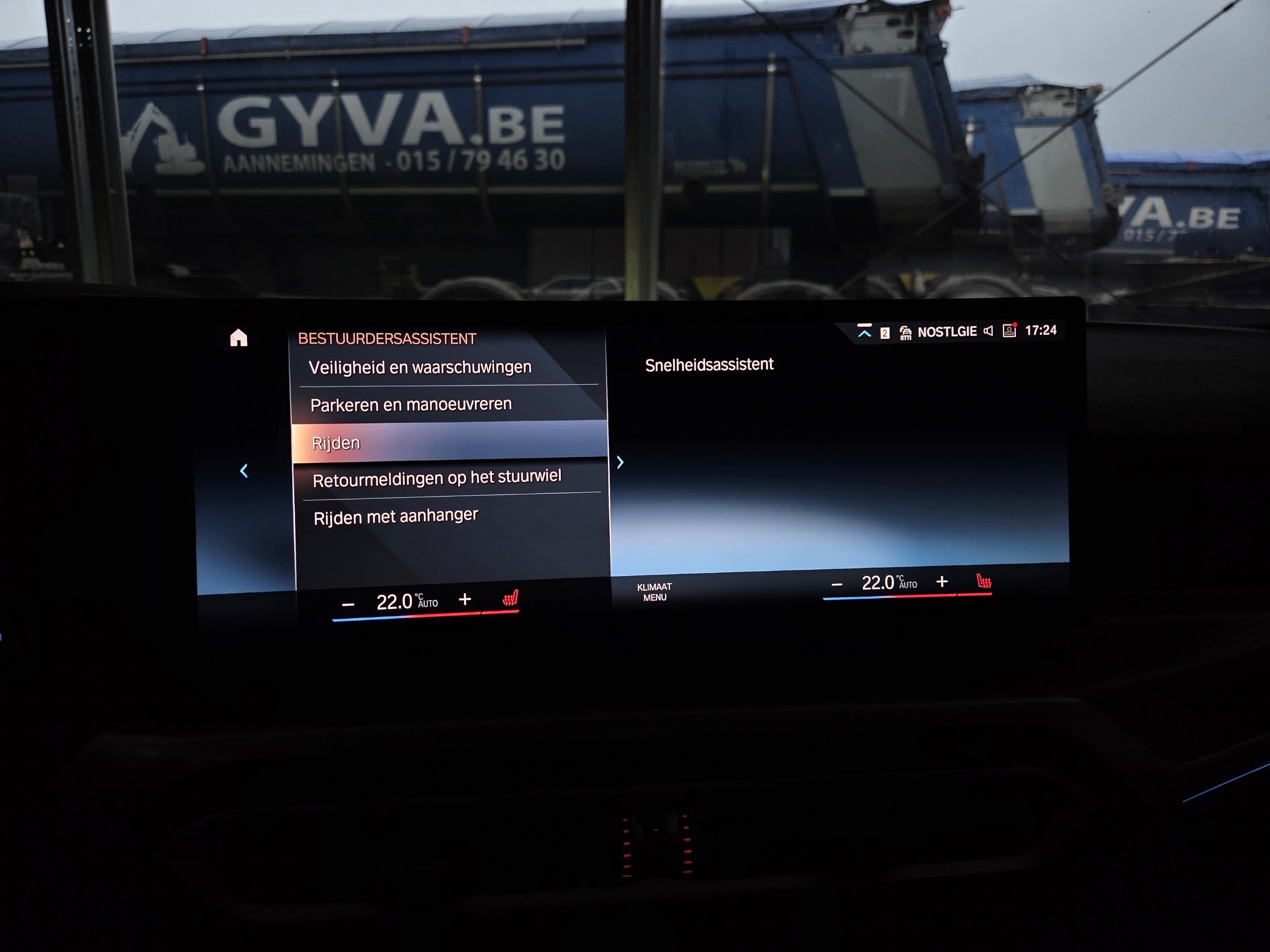Toggle the passenger-side seat heating icon
This screenshot has height=952, width=1270.
984,582
